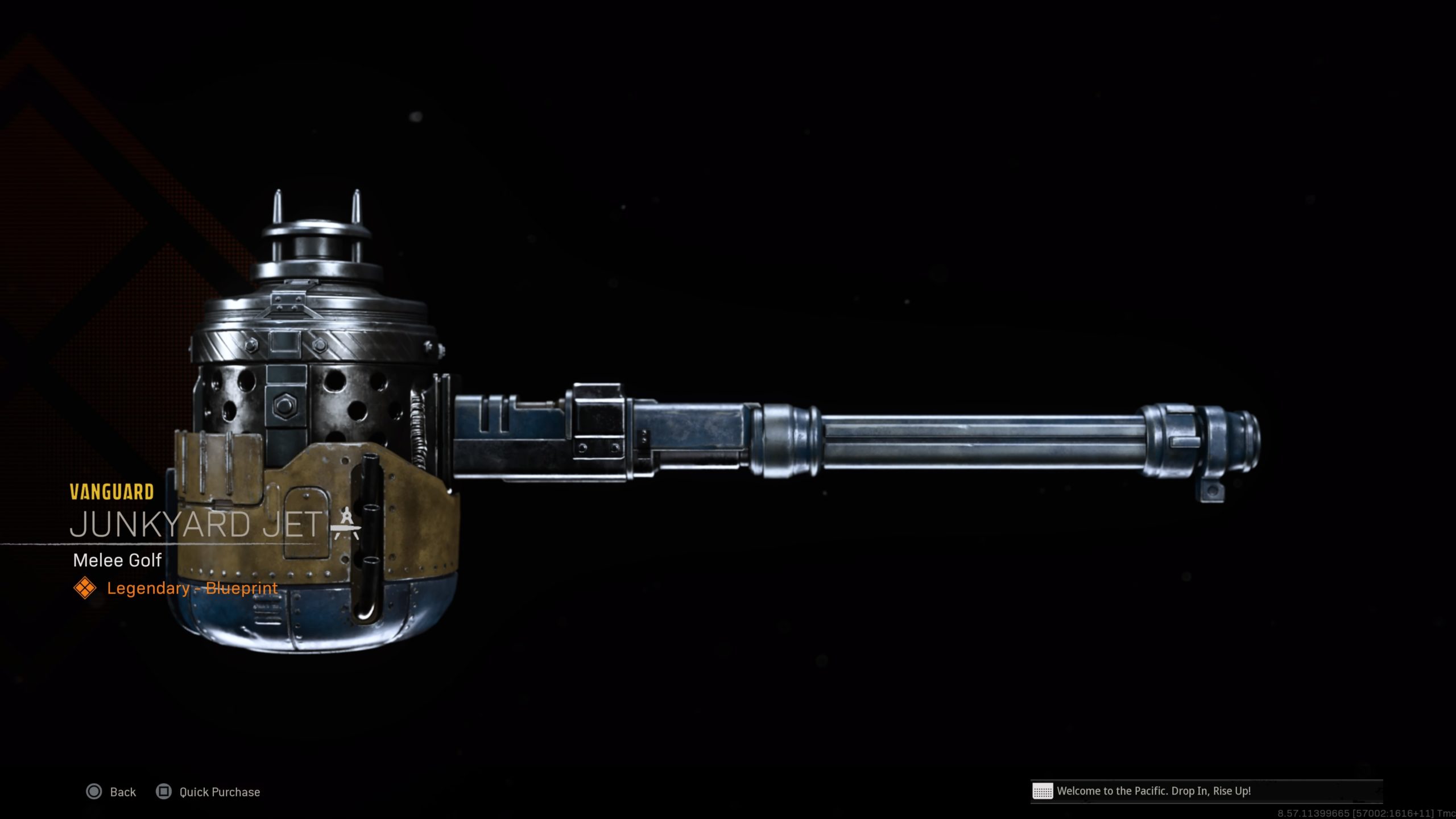1456x819 pixels.
Task: Click the Legendary - Blueprint rarity text
Action: point(192,588)
